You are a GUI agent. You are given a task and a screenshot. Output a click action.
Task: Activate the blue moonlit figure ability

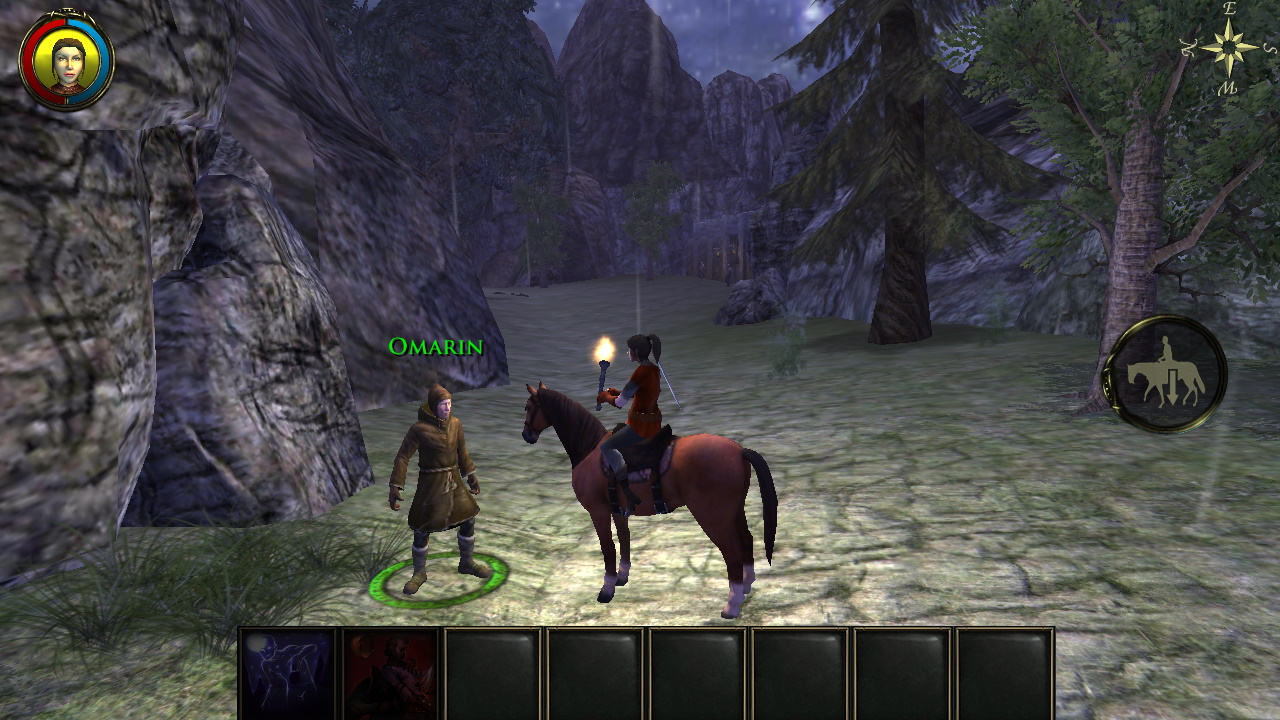289,673
